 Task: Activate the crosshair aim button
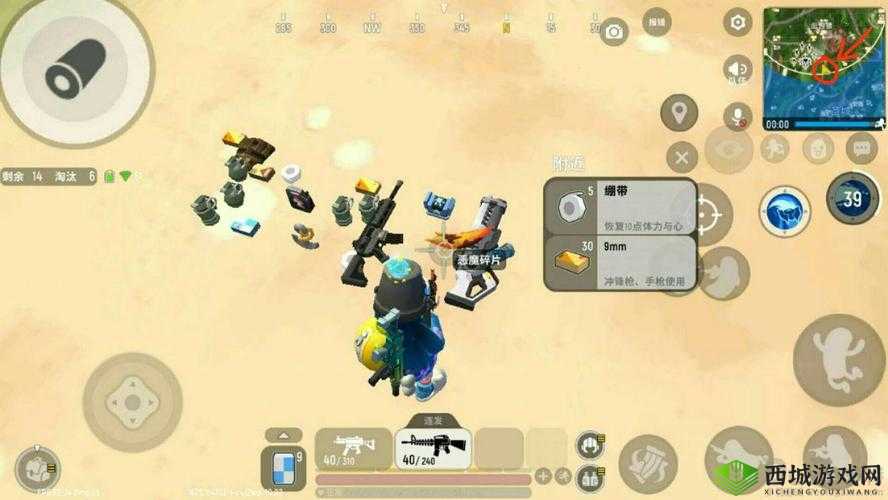pos(705,213)
